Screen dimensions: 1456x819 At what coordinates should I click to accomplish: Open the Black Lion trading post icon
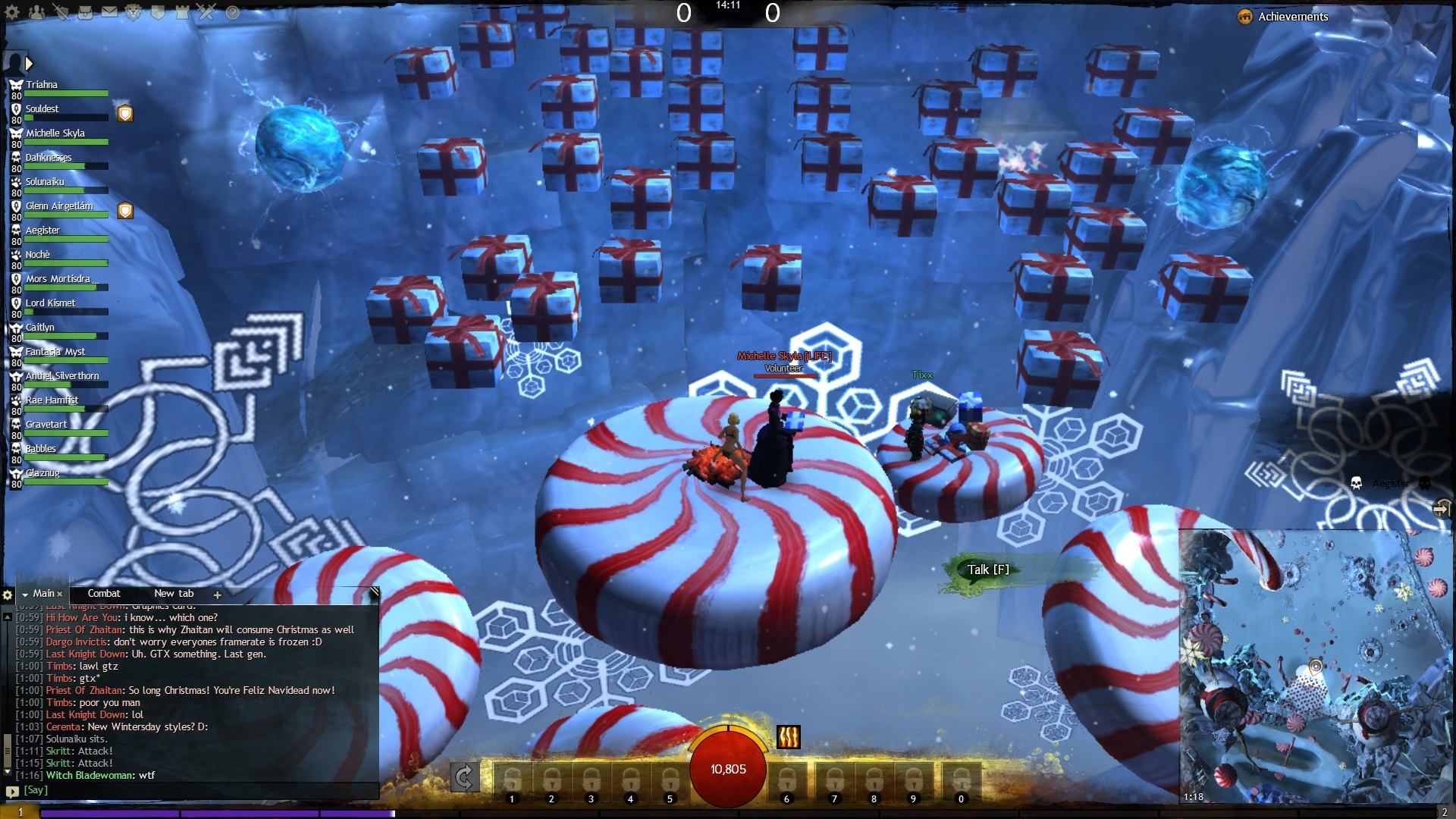(133, 12)
